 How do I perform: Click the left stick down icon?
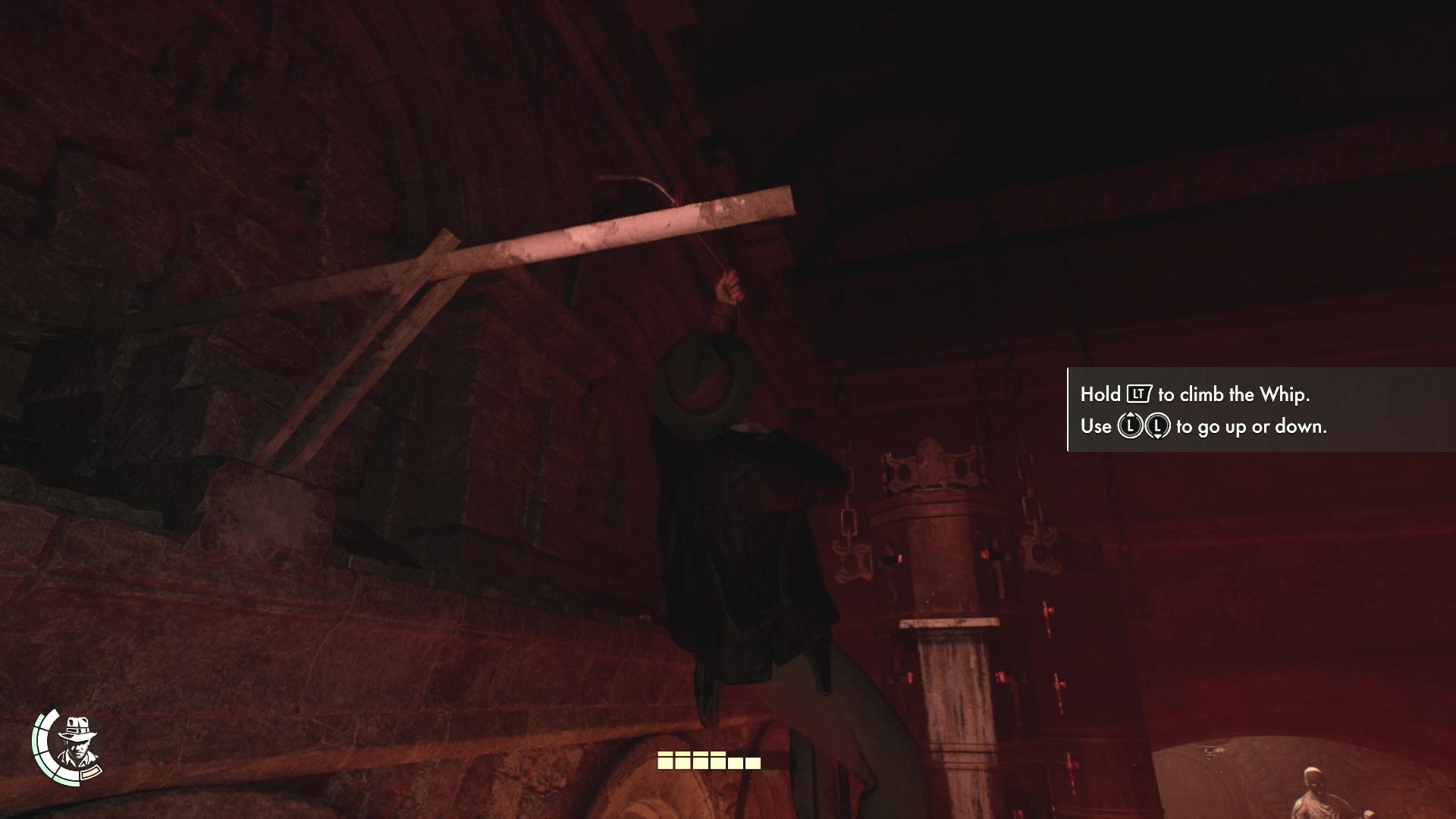coord(1158,427)
